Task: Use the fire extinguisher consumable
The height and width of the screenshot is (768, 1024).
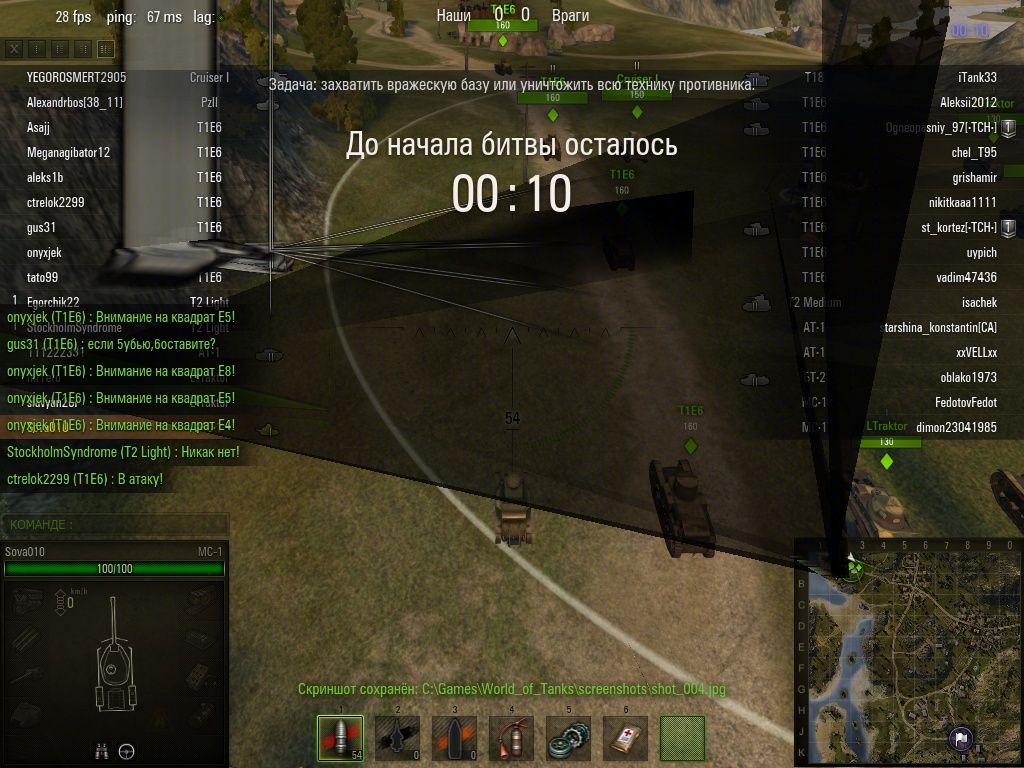Action: pos(511,739)
